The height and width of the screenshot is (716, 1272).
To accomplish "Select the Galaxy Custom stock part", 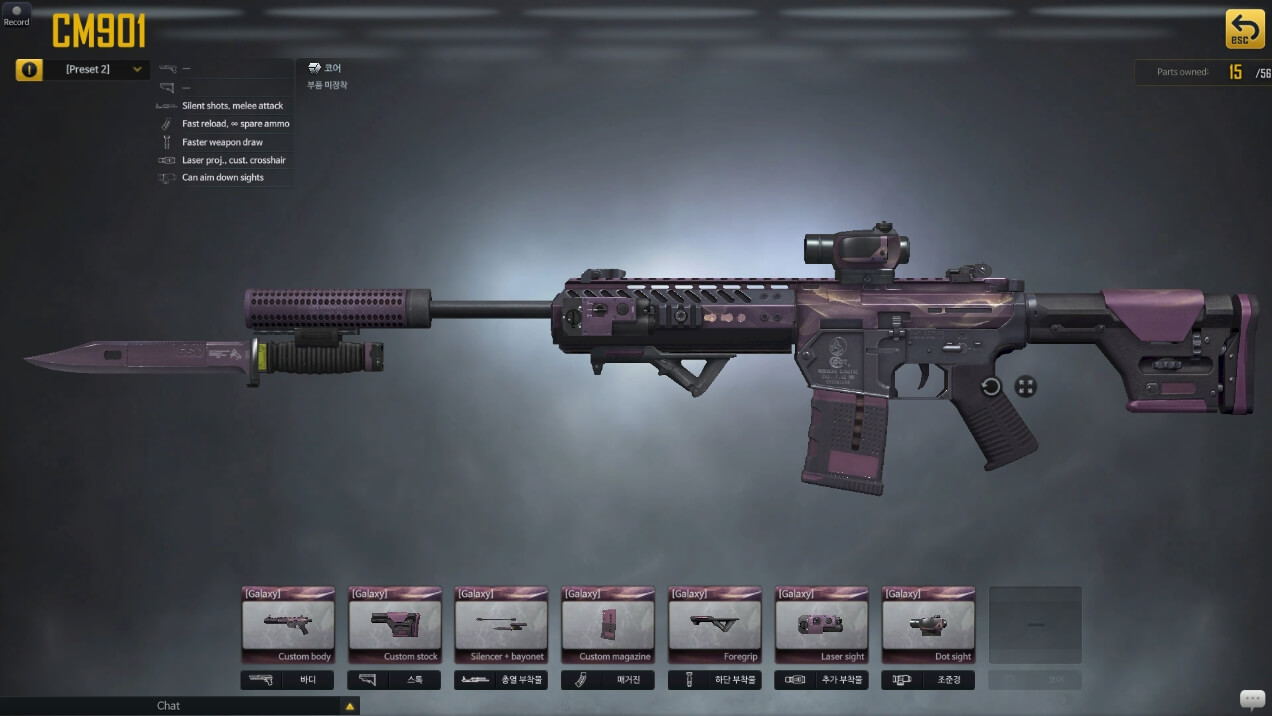I will pyautogui.click(x=395, y=625).
